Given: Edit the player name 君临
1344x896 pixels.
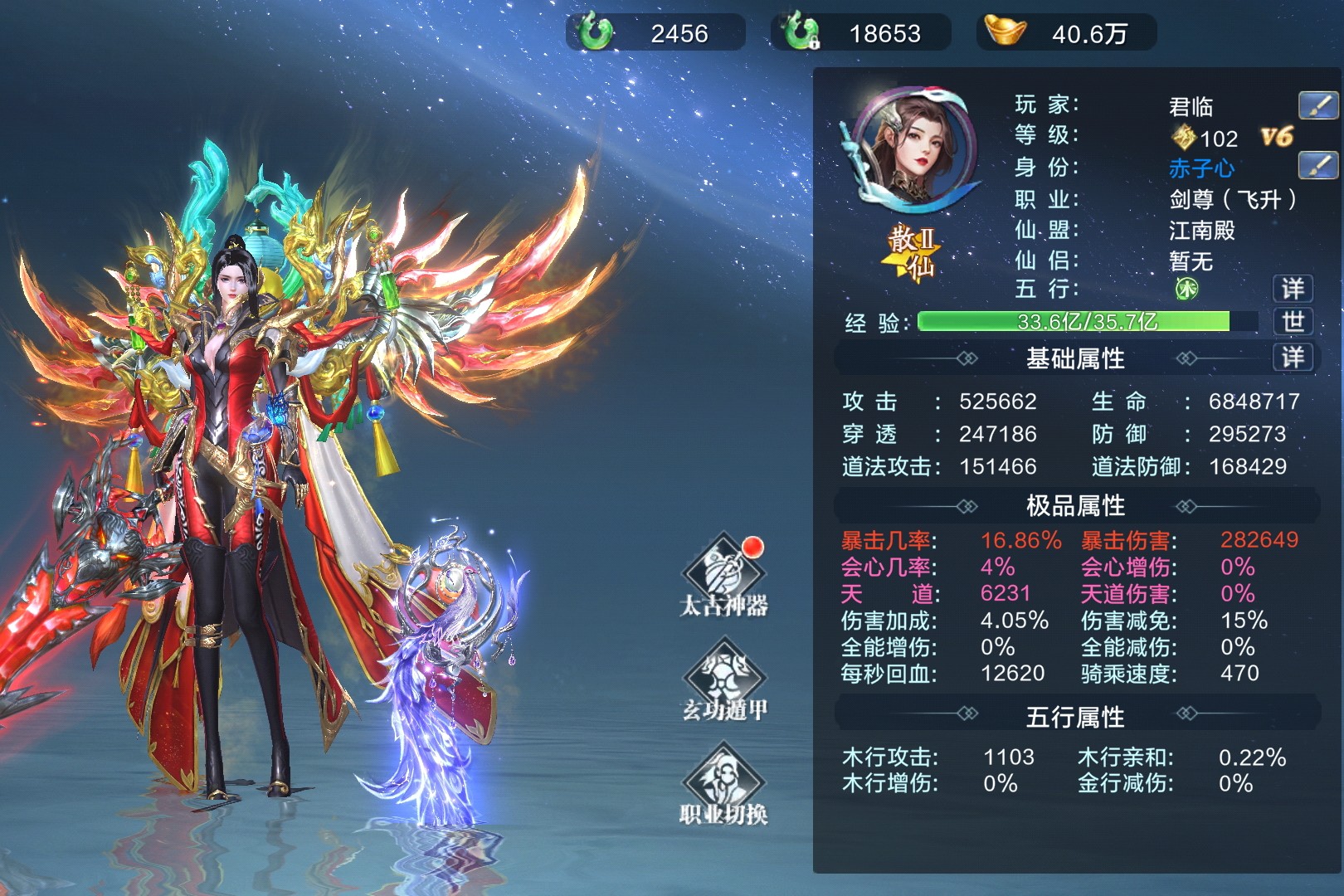Looking at the screenshot, I should click(1317, 105).
